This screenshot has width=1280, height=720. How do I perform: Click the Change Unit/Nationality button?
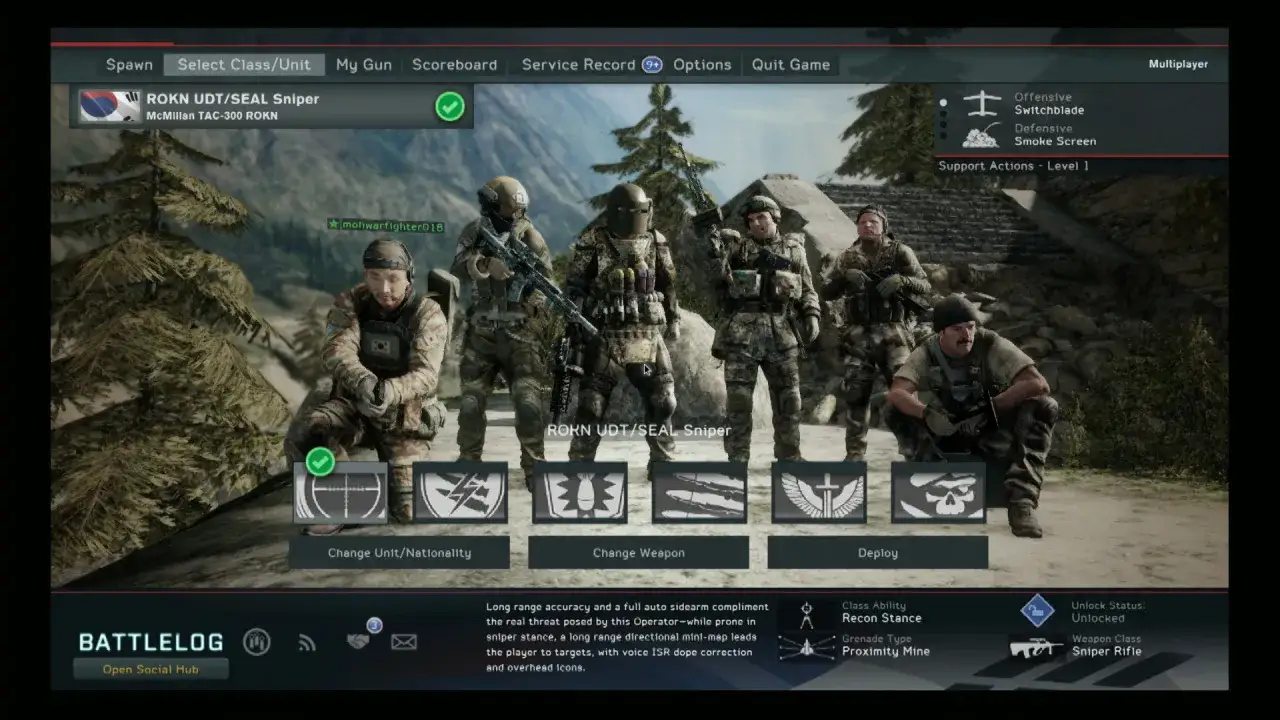pos(400,552)
